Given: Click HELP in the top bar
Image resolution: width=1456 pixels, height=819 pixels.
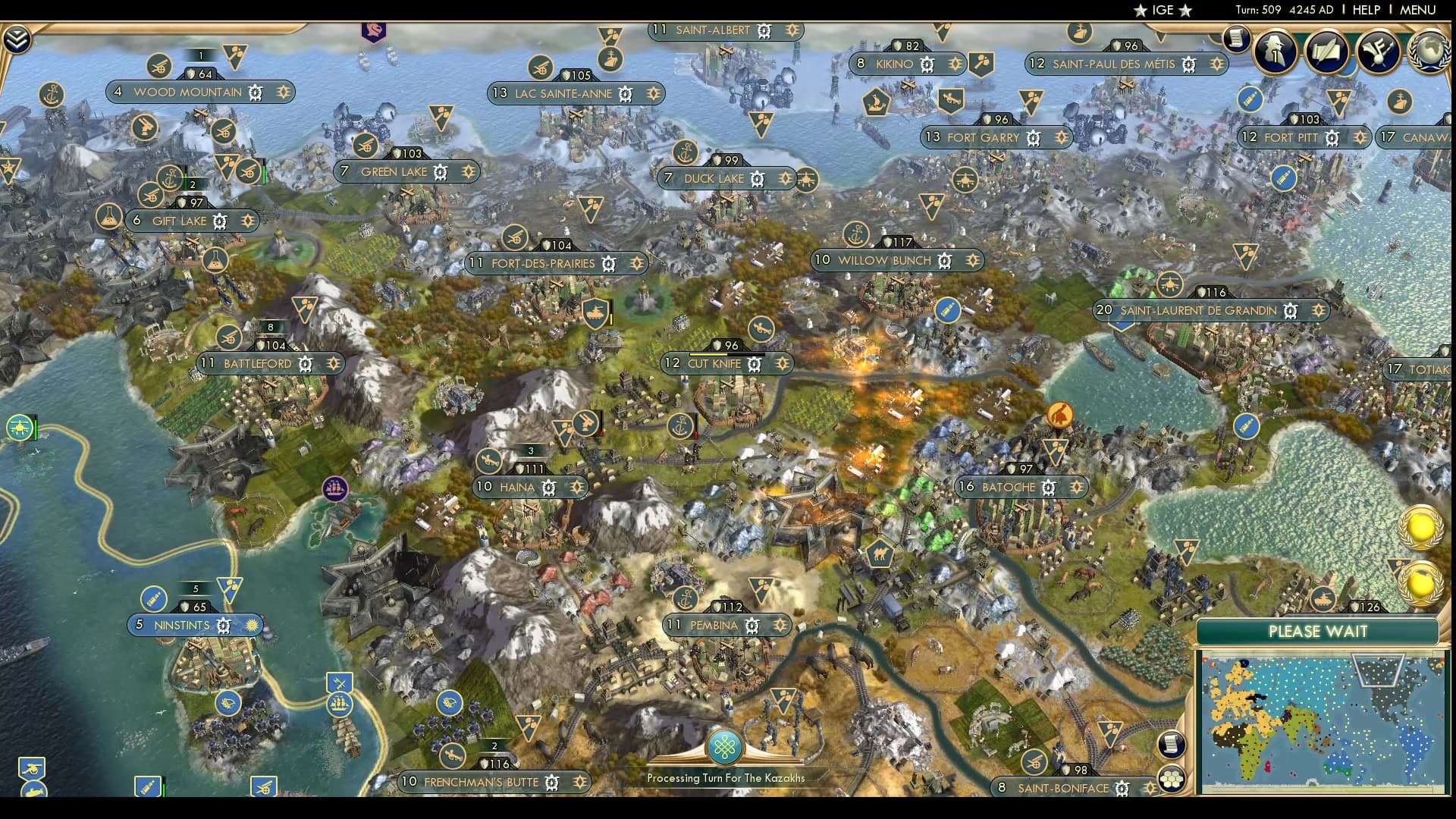Looking at the screenshot, I should click(1365, 11).
